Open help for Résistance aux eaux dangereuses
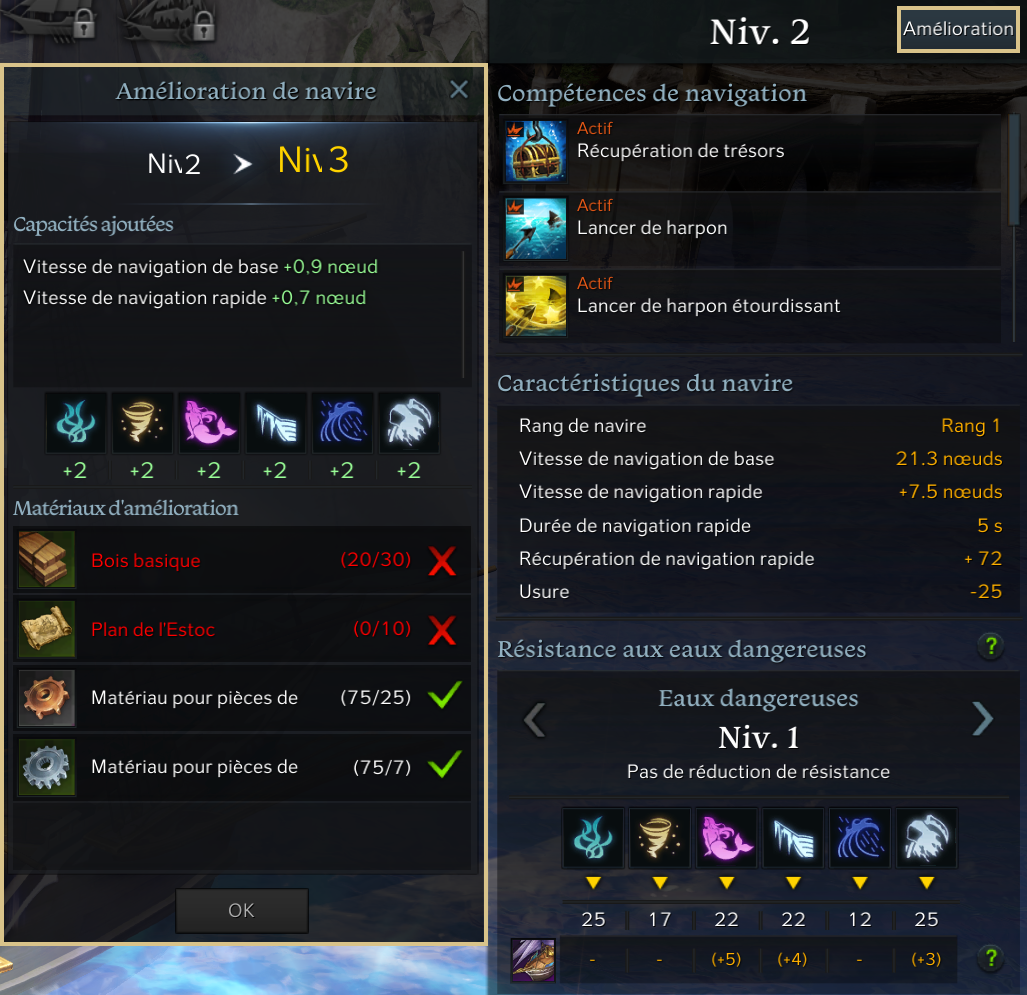Screen dimensions: 1027x995 [x=990, y=646]
